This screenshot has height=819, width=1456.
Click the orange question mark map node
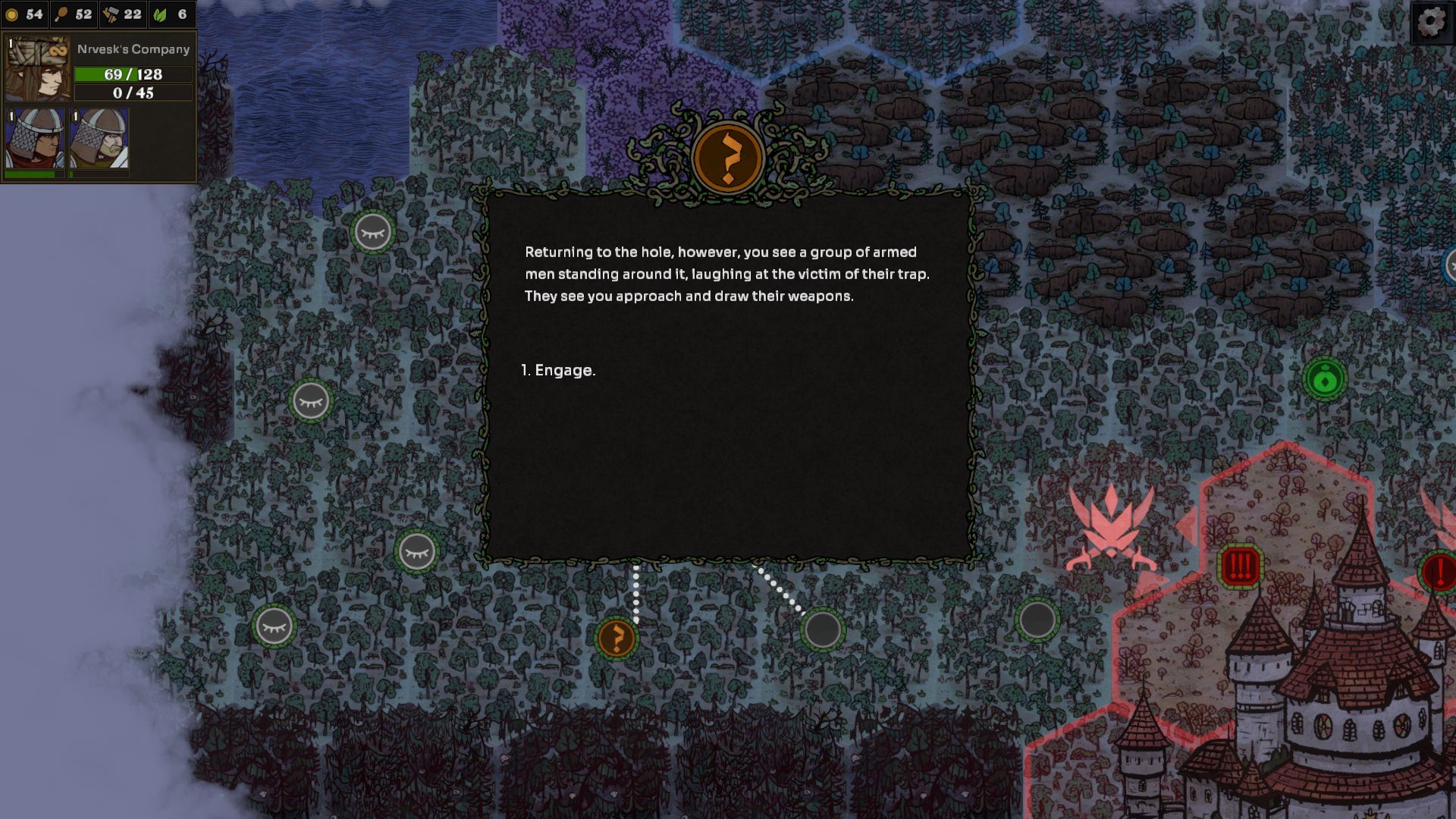pyautogui.click(x=617, y=639)
